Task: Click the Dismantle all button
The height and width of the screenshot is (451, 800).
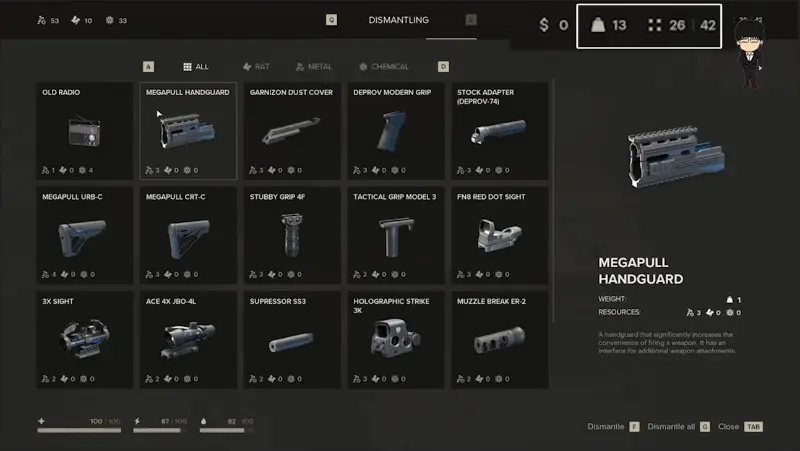Action: pos(678,427)
